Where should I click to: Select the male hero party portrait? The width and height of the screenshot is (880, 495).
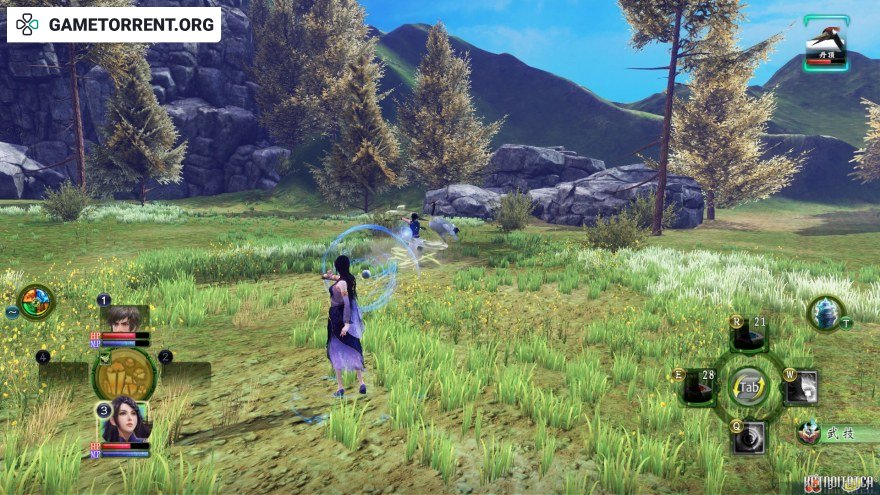(x=125, y=320)
